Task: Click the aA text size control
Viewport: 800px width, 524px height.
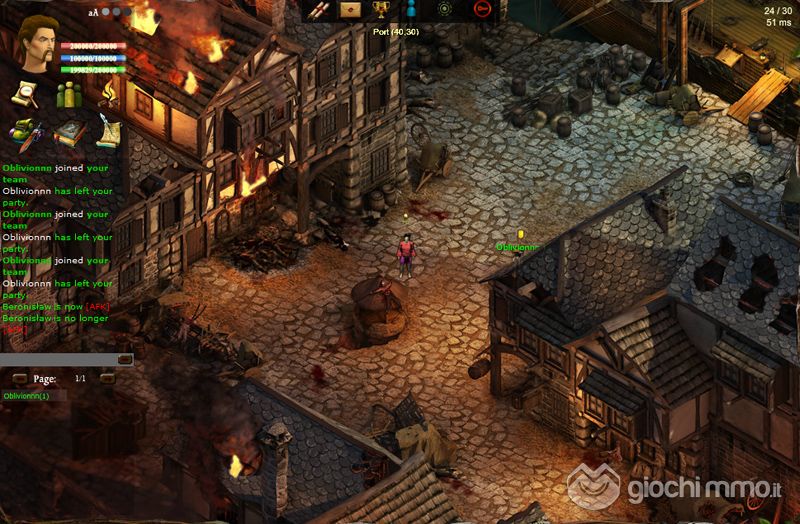Action: [93, 13]
